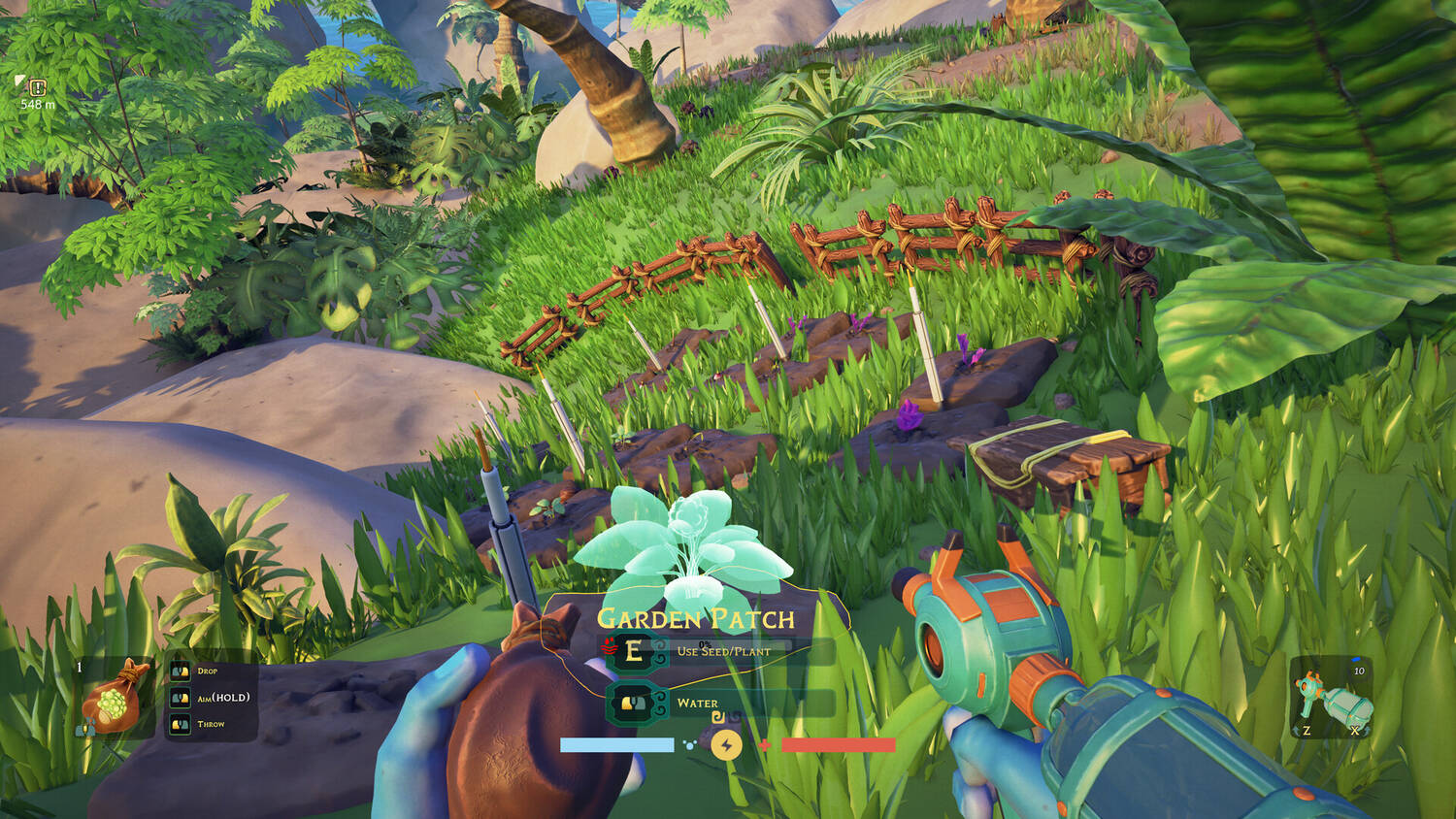The height and width of the screenshot is (819, 1456).
Task: Choose the Water option for the garden patch
Action: (x=696, y=703)
